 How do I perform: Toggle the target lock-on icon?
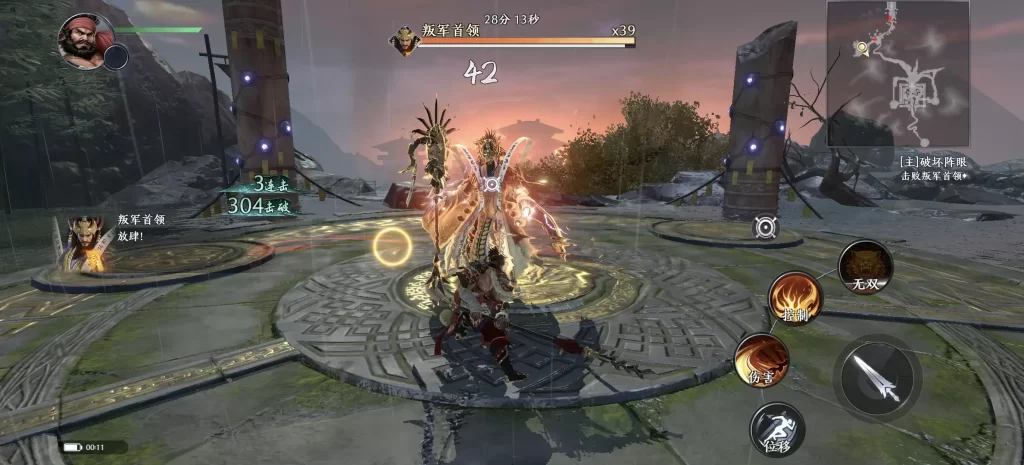(766, 228)
